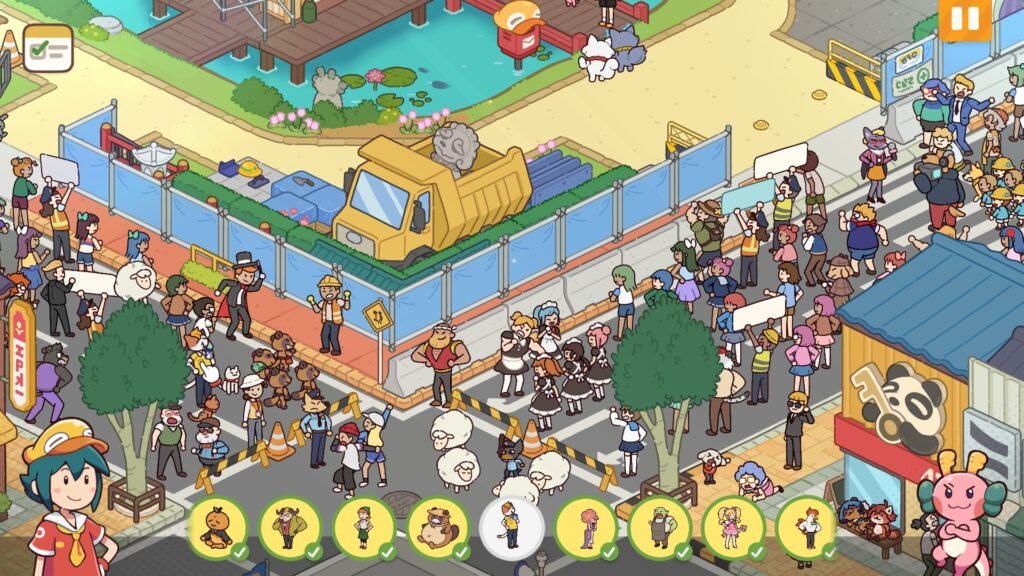The image size is (1024, 576).
Task: Choose the pink-haired character target
Action: coord(585,527)
